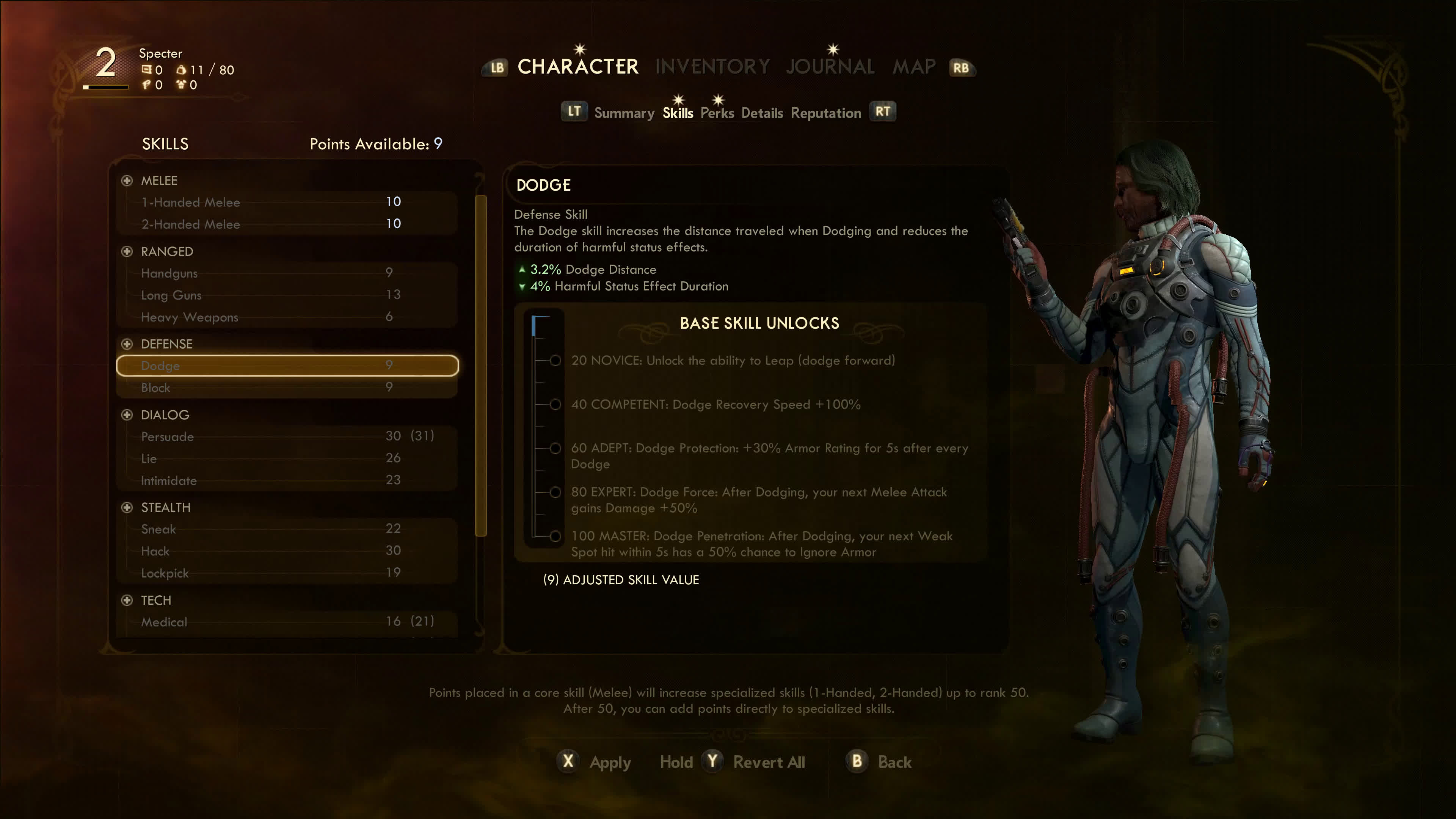Choose the Long Guns skill row
The height and width of the screenshot is (819, 1456).
287,295
